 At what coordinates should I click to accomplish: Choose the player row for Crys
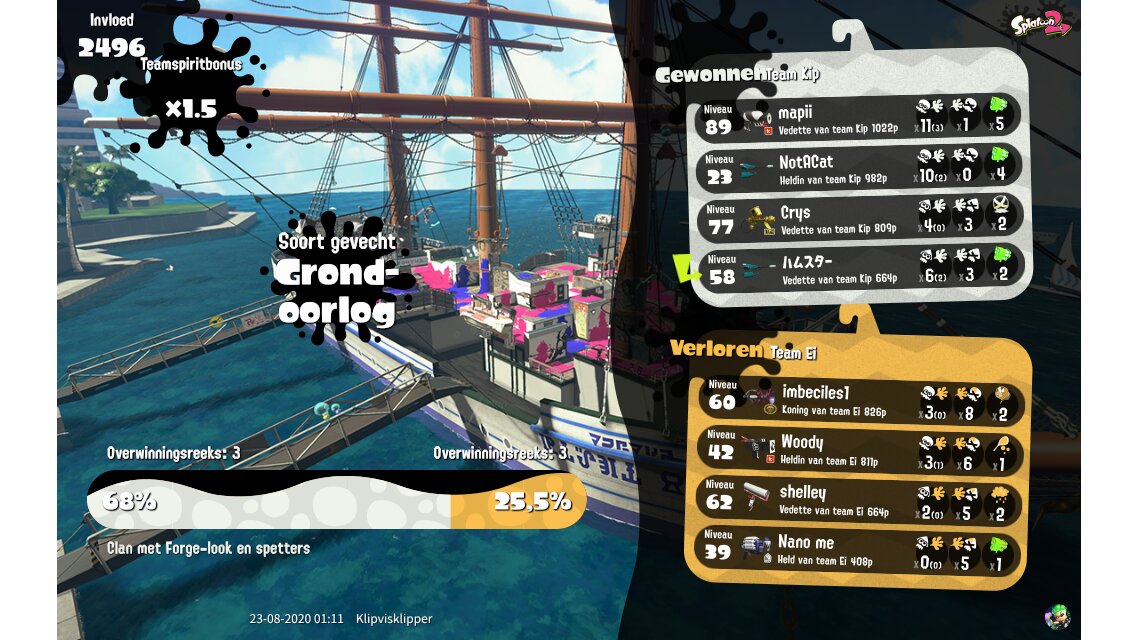coord(858,219)
